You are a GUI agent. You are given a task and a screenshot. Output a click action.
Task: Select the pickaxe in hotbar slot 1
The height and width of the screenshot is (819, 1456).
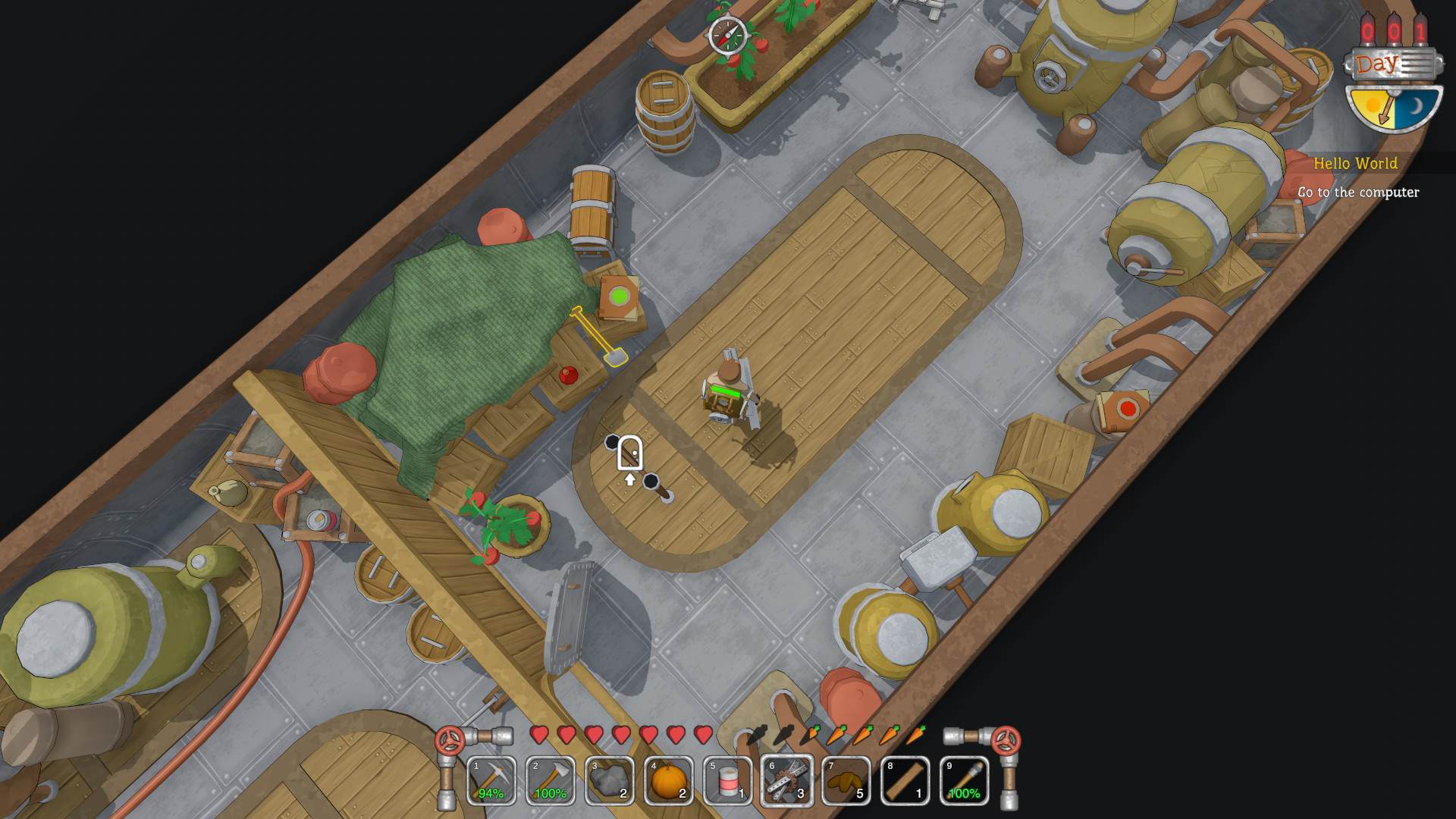point(491,780)
